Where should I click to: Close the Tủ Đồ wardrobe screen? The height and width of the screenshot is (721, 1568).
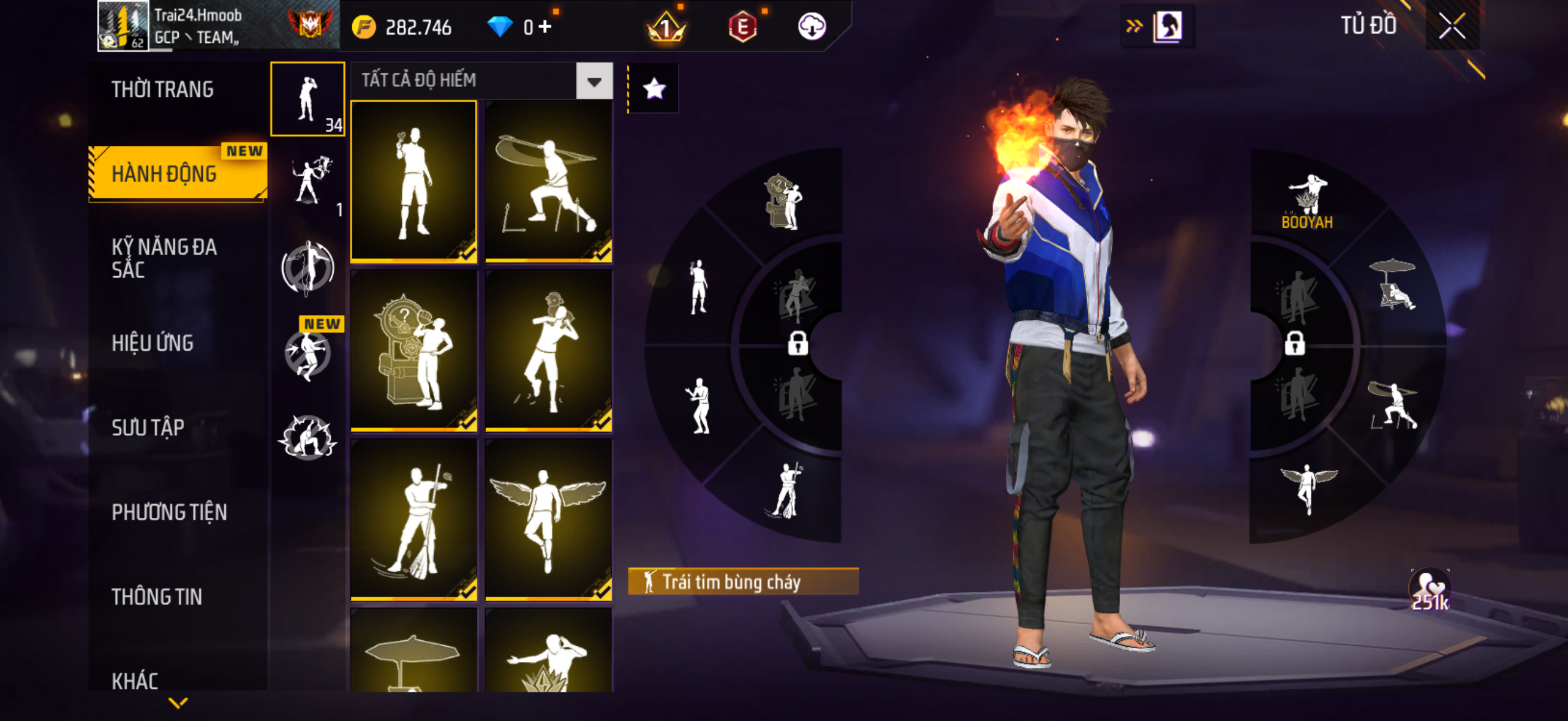(x=1453, y=26)
